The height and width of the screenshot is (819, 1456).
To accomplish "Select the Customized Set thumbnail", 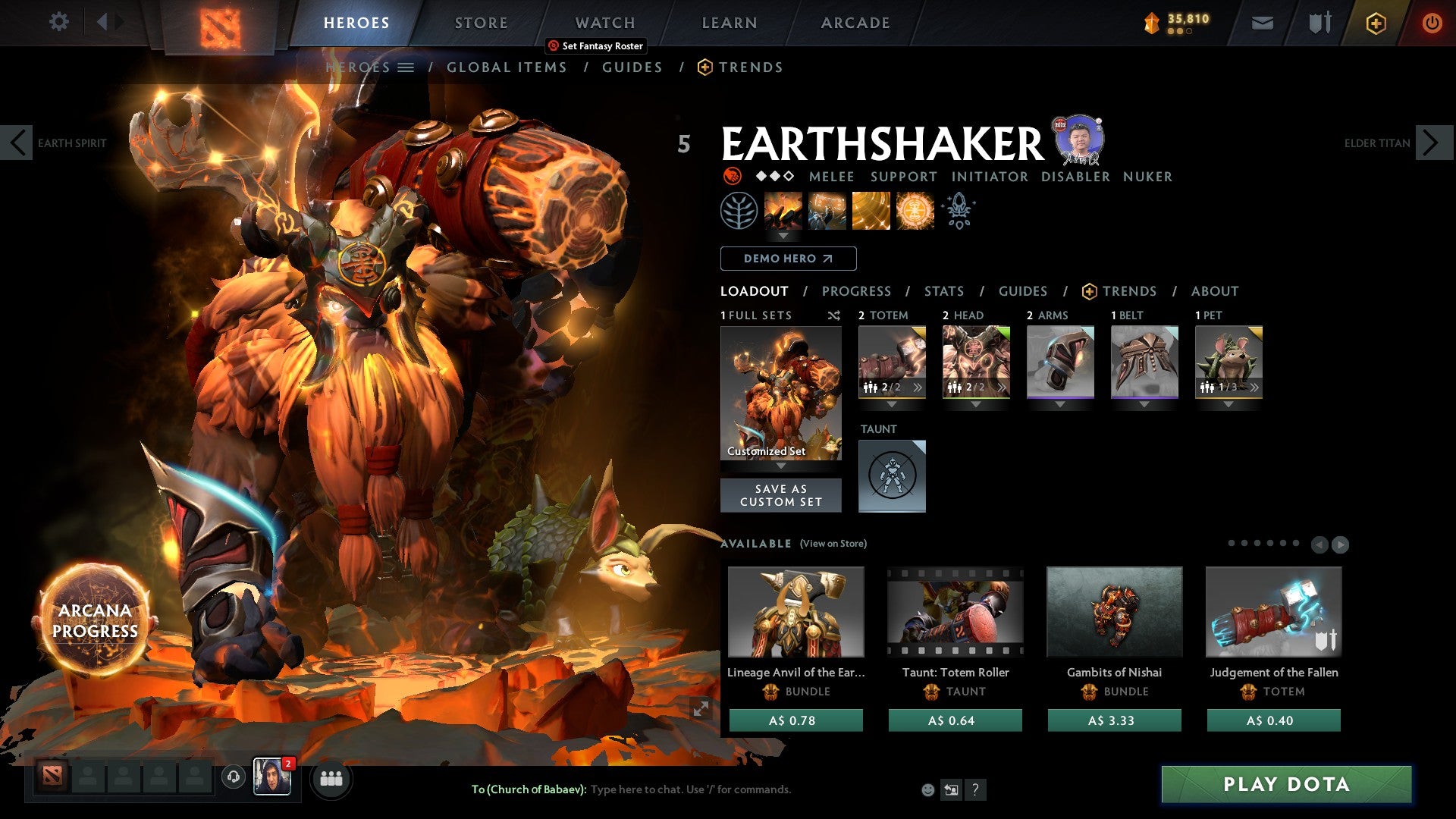I will [781, 392].
